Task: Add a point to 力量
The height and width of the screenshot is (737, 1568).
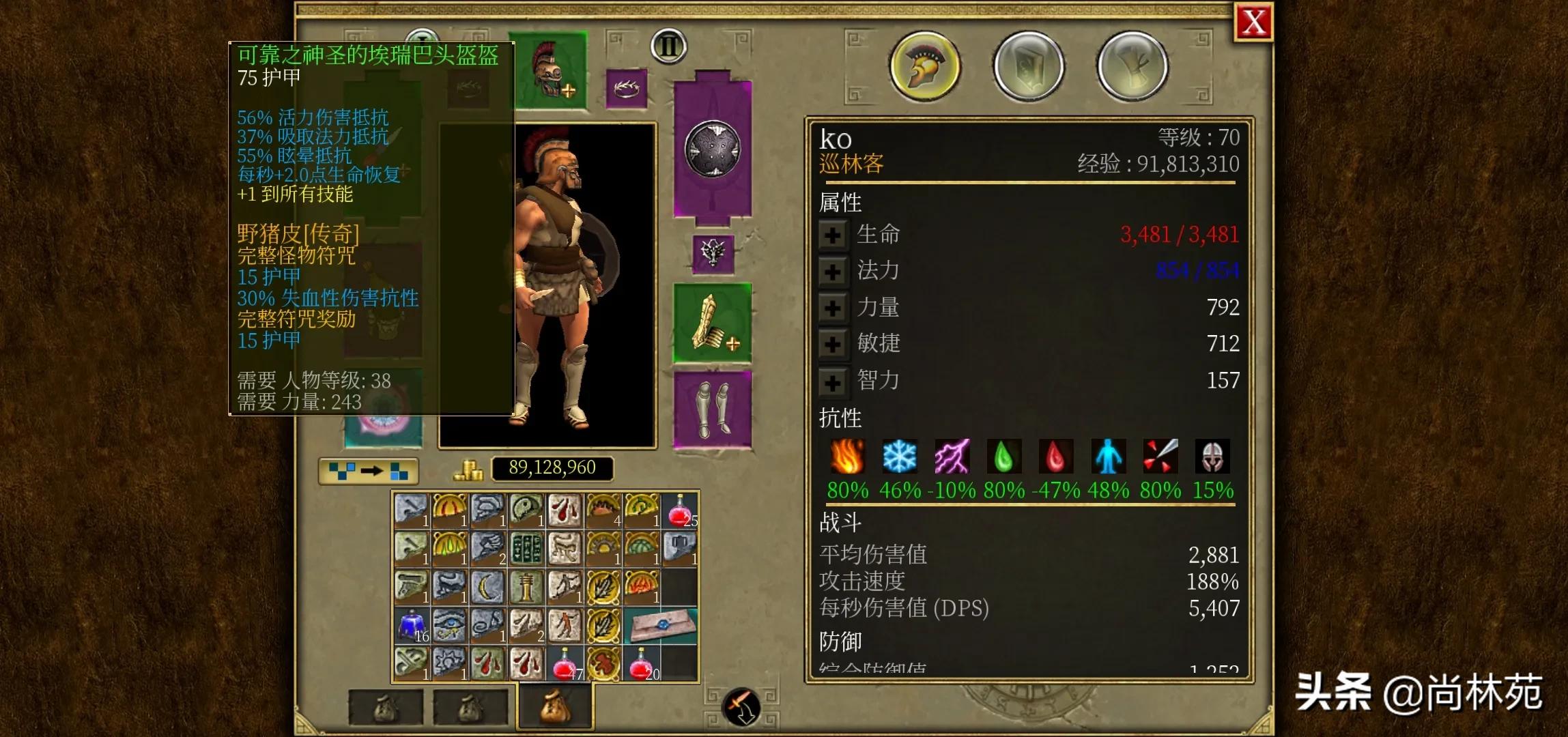Action: click(832, 308)
